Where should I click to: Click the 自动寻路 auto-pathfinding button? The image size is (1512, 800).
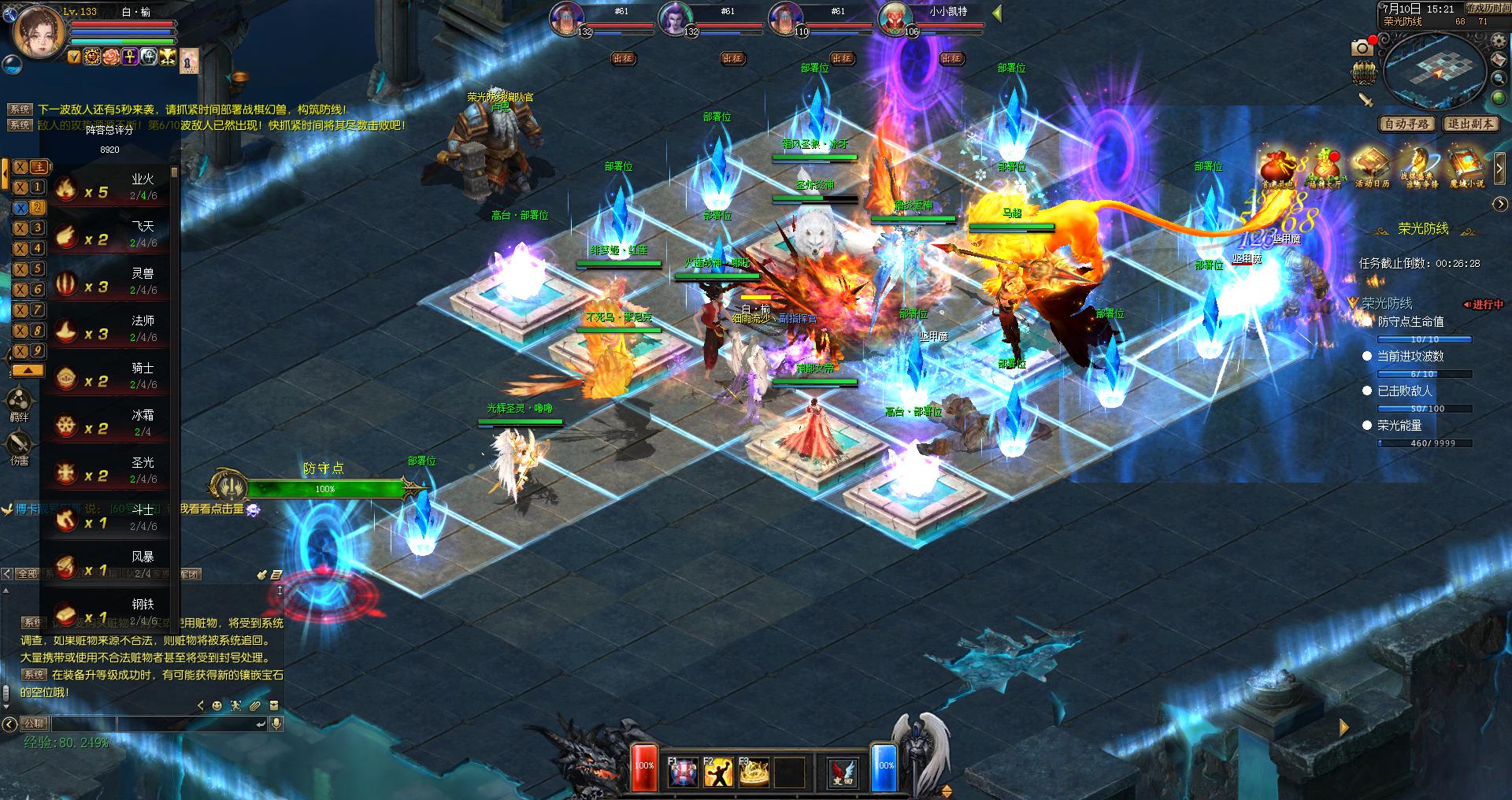pos(1407,124)
